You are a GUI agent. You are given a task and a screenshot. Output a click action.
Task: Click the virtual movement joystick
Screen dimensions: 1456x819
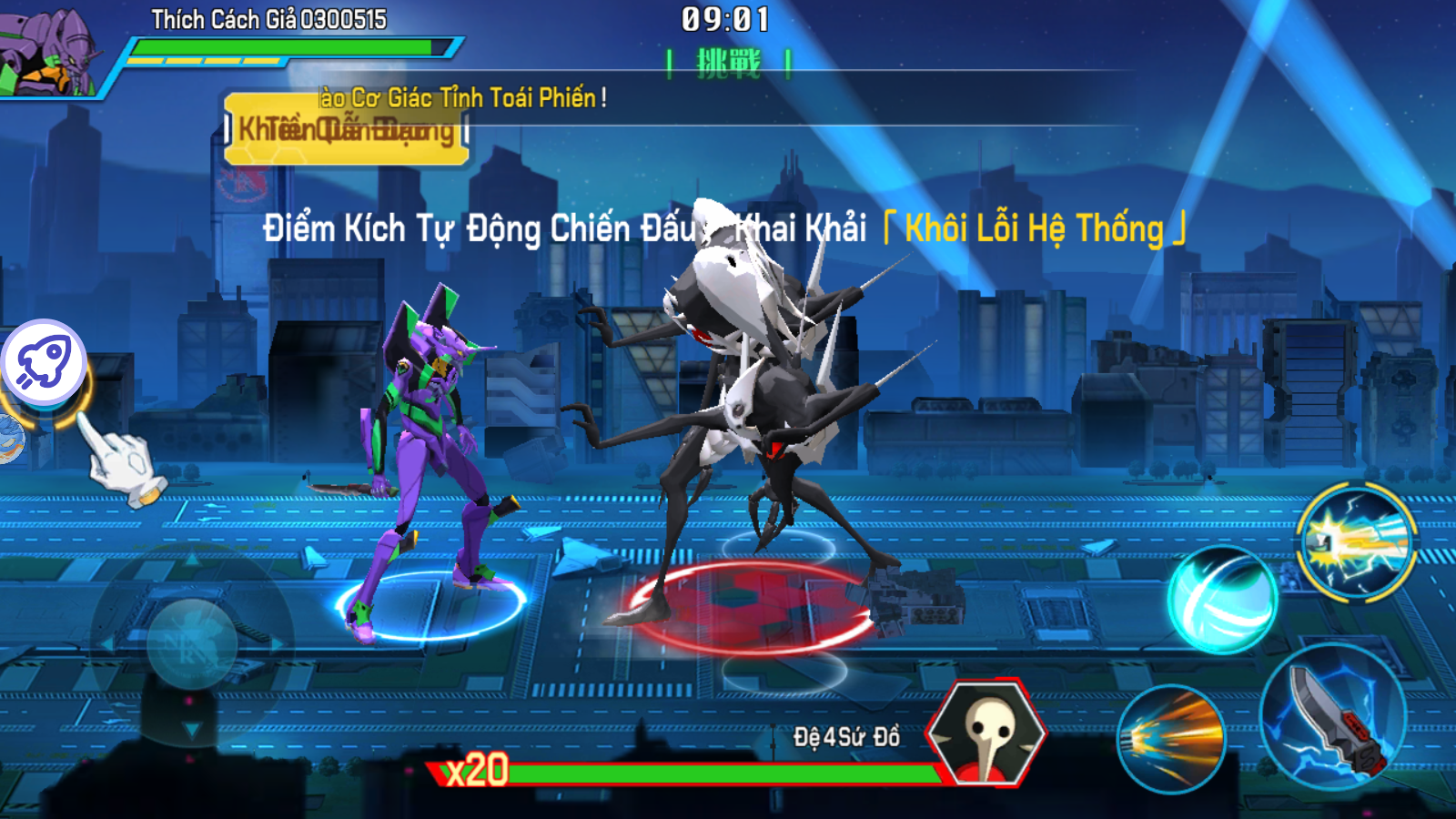192,643
